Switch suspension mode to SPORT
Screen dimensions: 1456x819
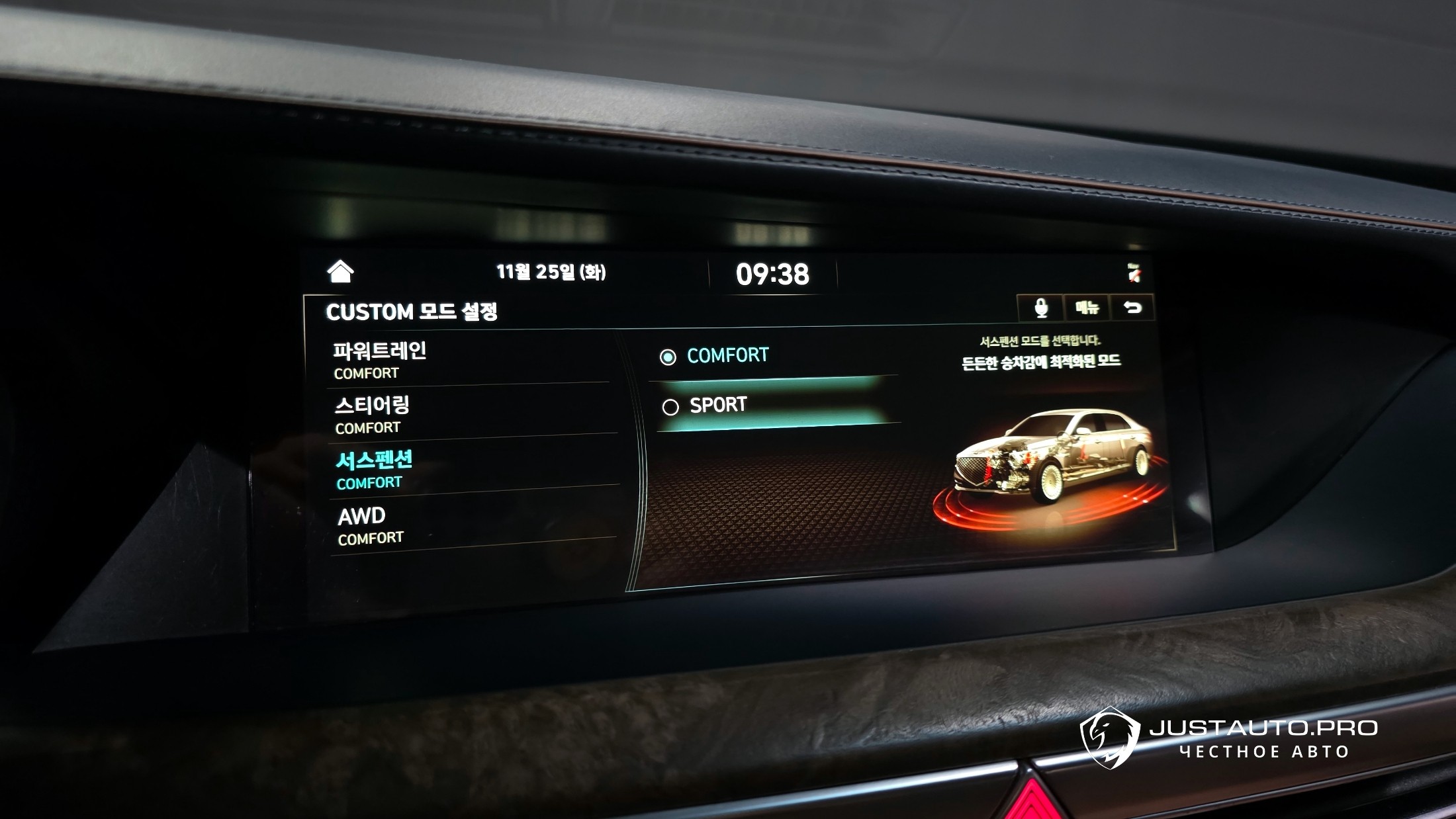(x=717, y=406)
